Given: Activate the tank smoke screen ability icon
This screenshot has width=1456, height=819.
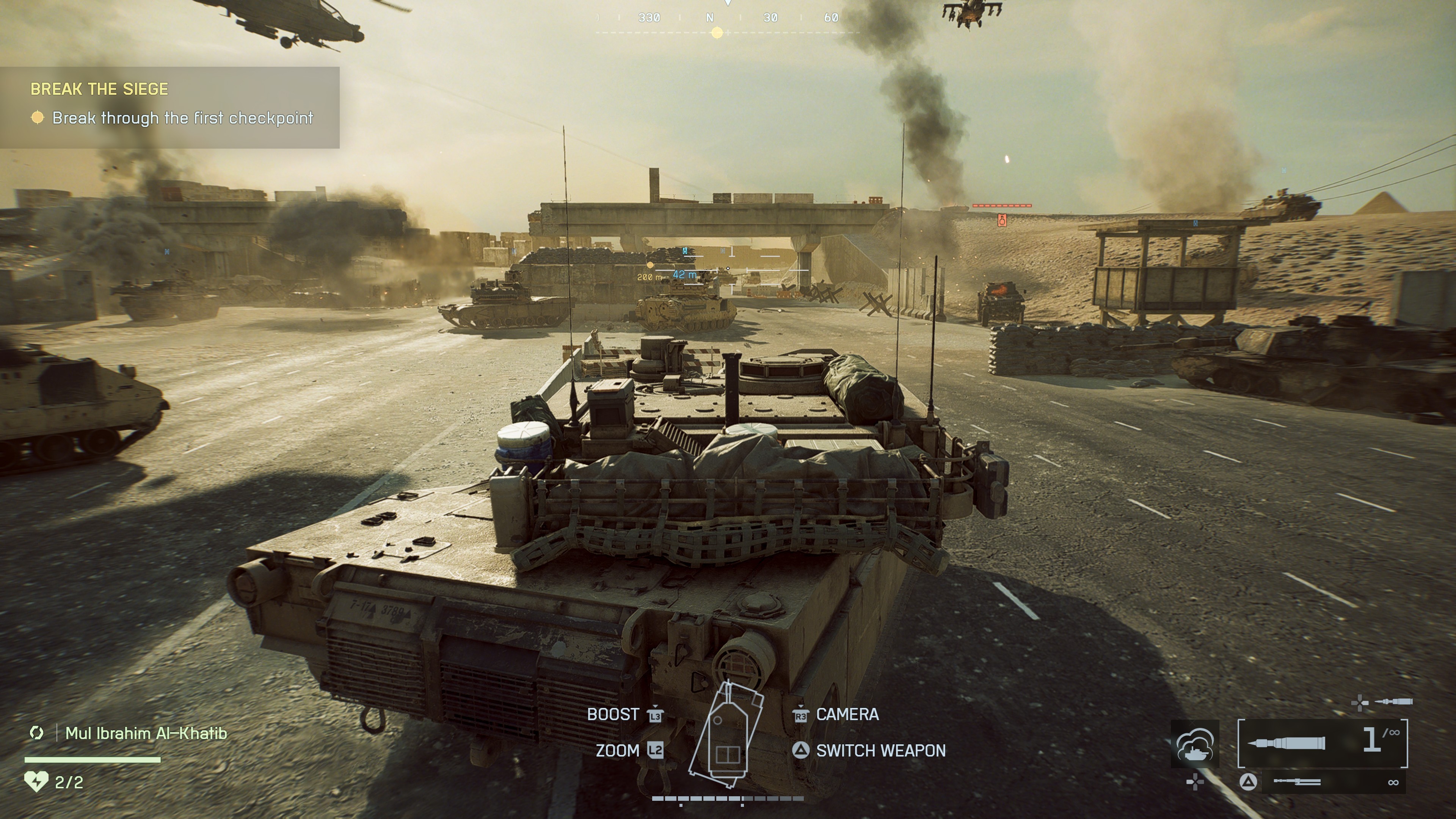Looking at the screenshot, I should (x=1194, y=744).
